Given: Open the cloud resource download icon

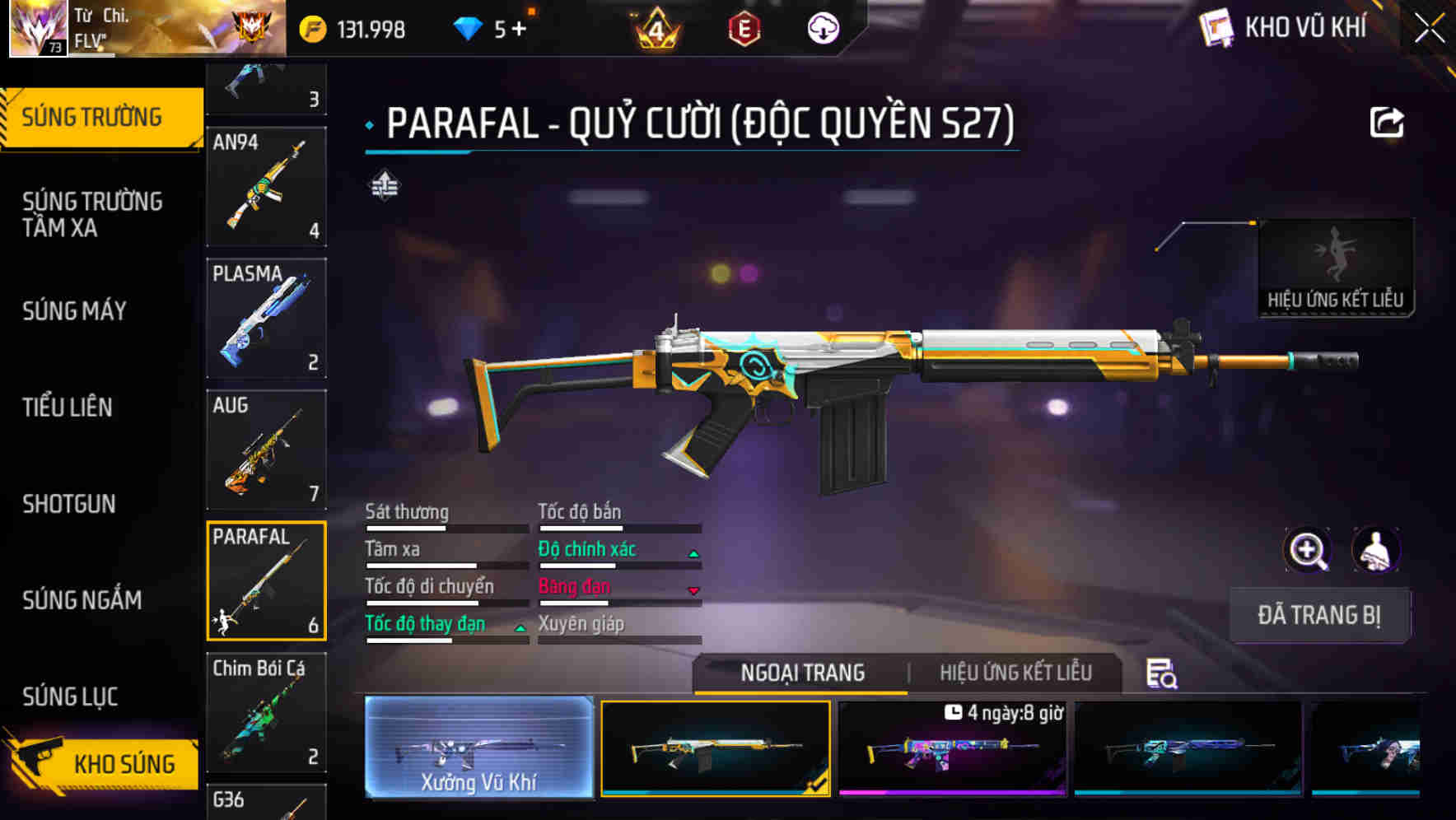Looking at the screenshot, I should 822,27.
